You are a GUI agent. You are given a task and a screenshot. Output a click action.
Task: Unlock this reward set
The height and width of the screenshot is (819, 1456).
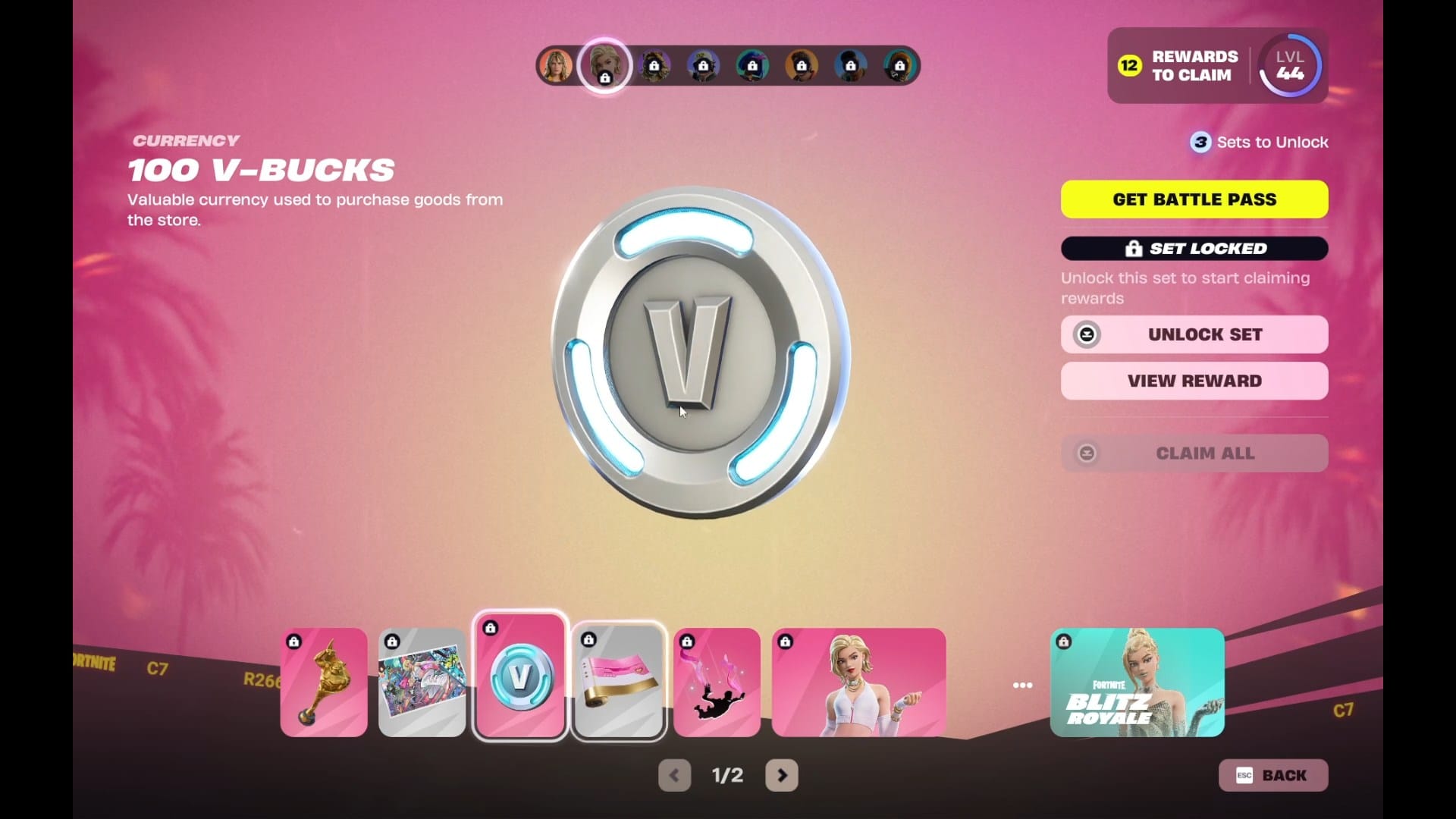(x=1194, y=334)
